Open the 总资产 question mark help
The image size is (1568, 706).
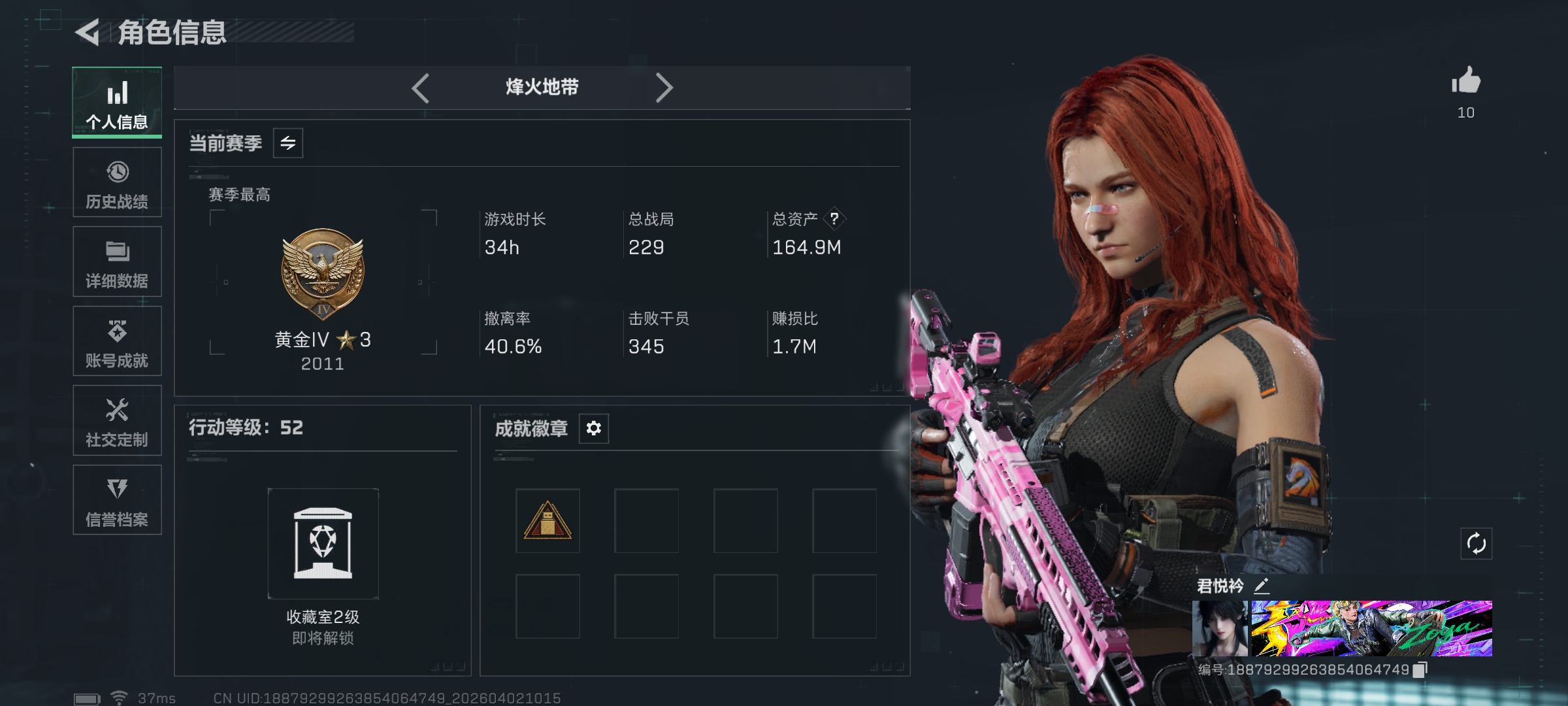coord(834,219)
